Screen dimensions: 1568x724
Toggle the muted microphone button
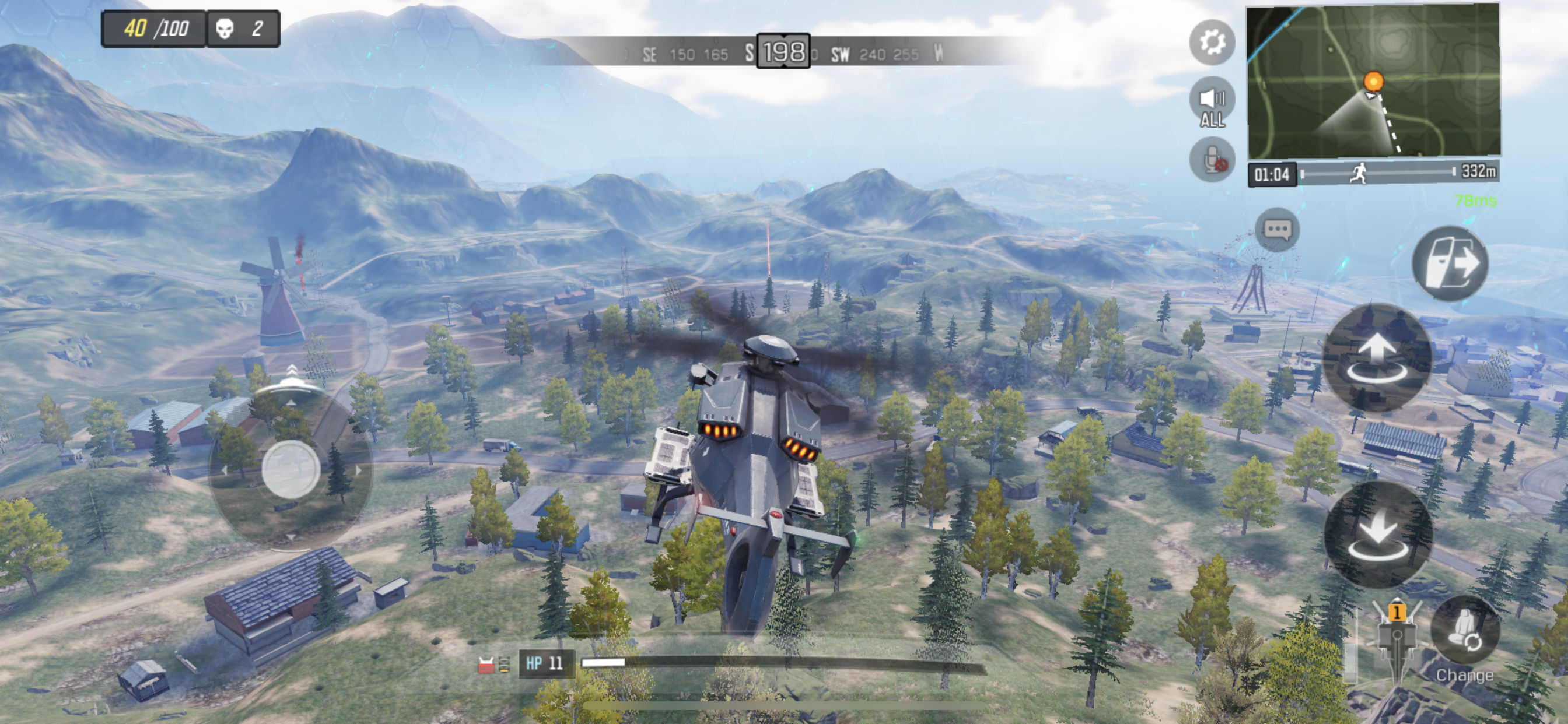pos(1212,160)
